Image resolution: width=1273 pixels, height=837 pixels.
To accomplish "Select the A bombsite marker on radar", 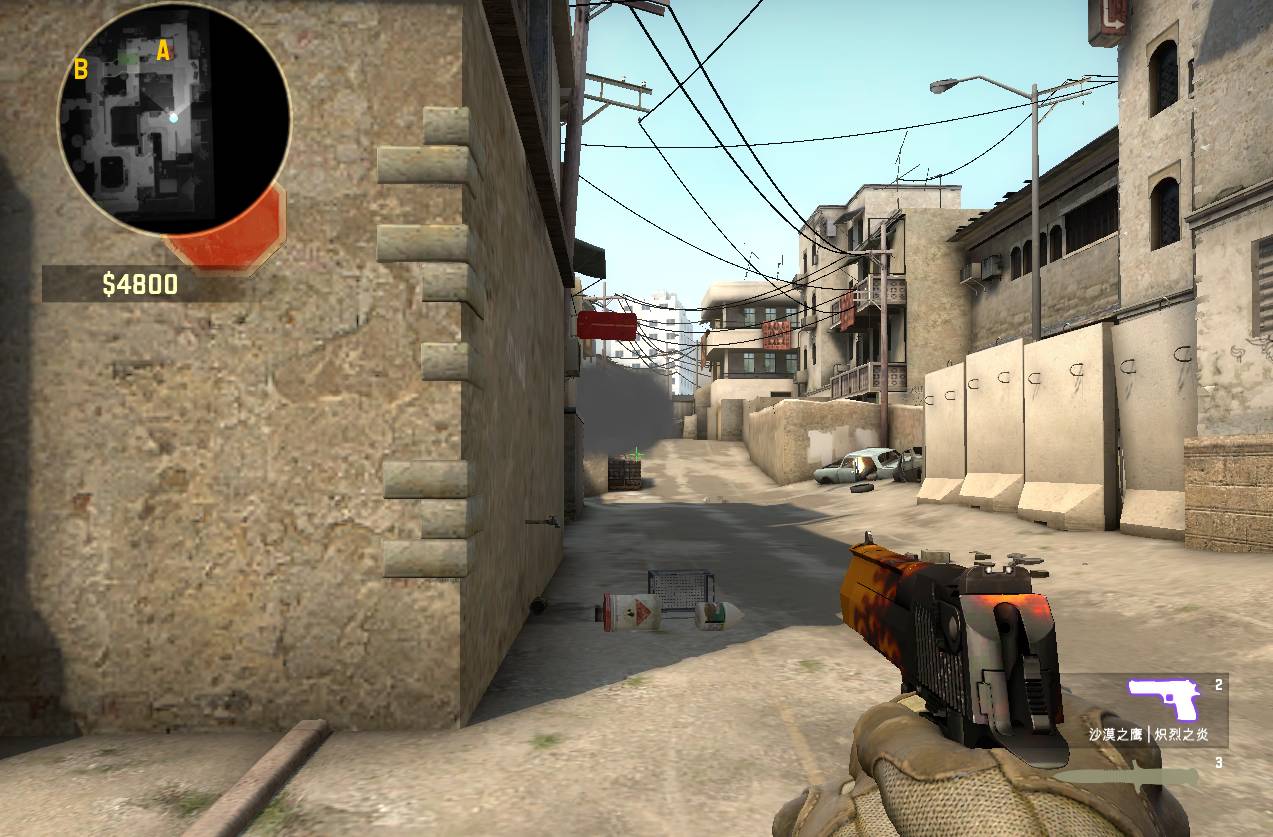I will click(x=163, y=51).
